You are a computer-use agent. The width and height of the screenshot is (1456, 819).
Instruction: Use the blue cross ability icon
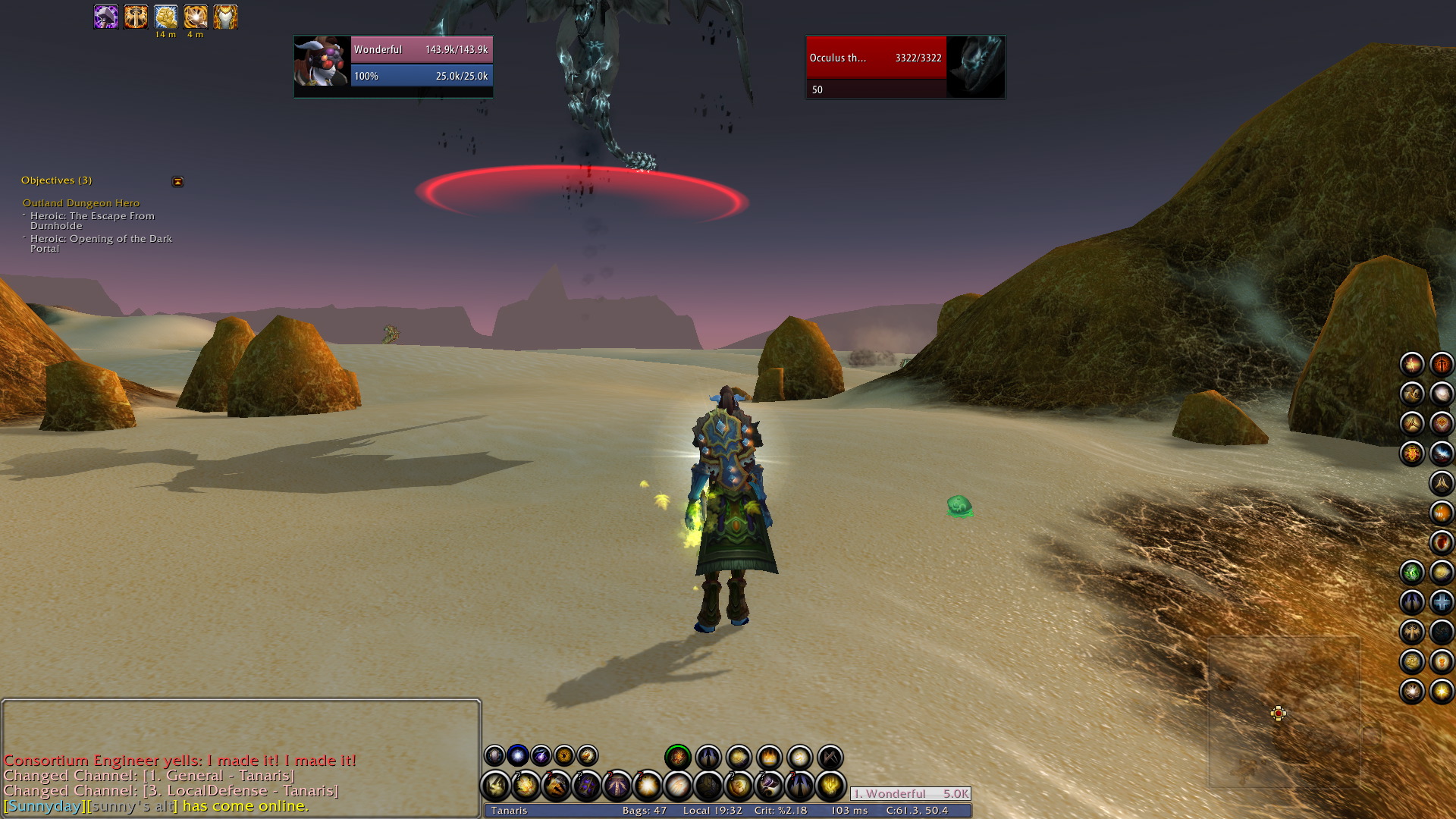pyautogui.click(x=1441, y=602)
